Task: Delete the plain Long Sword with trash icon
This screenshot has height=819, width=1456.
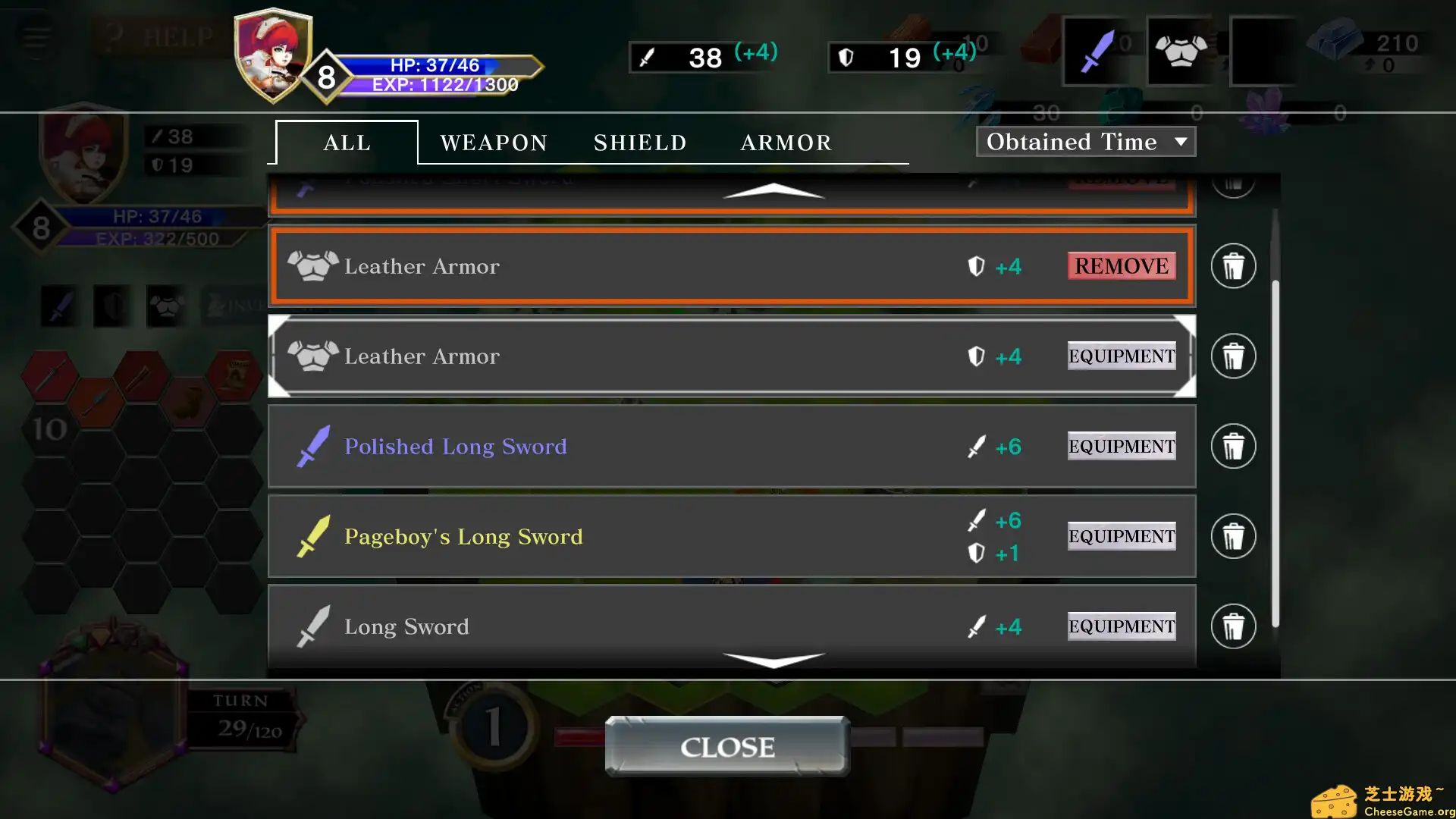Action: click(x=1233, y=626)
